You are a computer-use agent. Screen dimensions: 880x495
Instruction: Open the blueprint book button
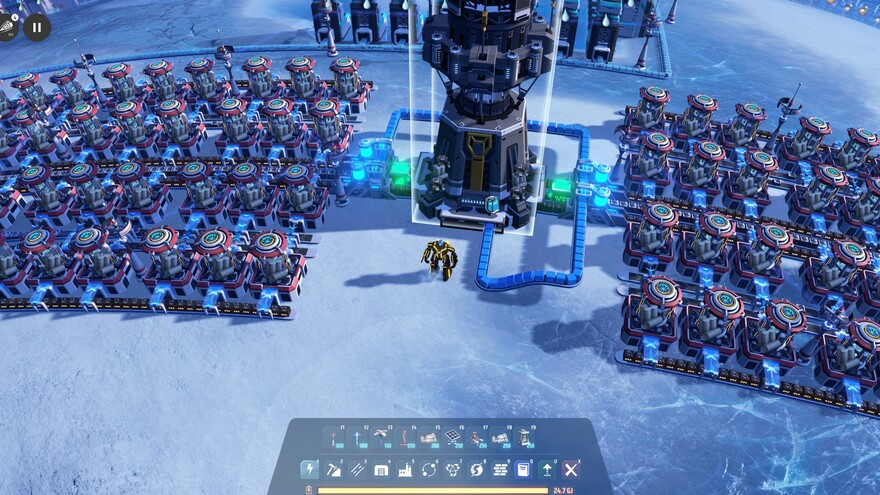point(524,469)
